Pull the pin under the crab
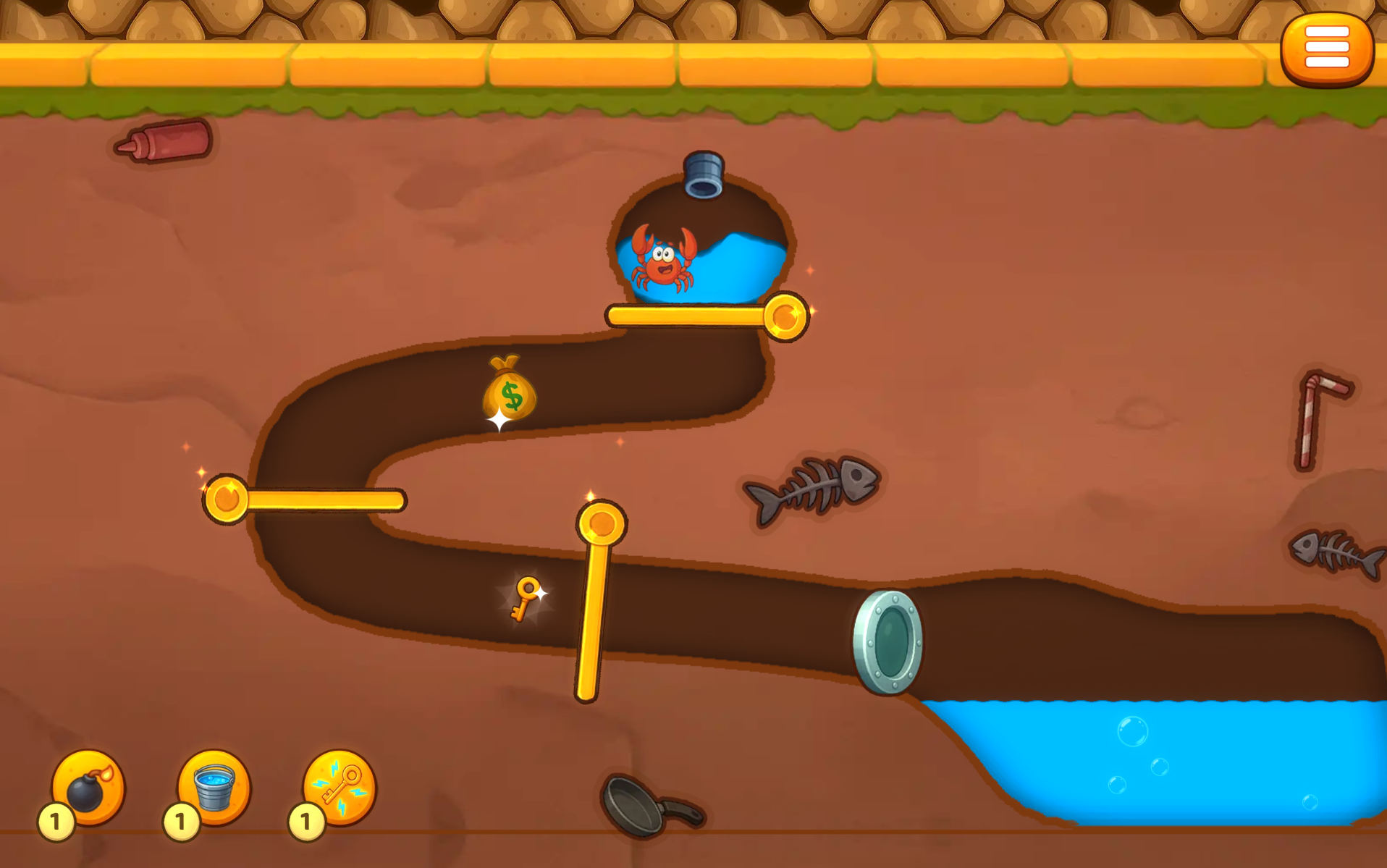This screenshot has width=1387, height=868. pos(785,316)
